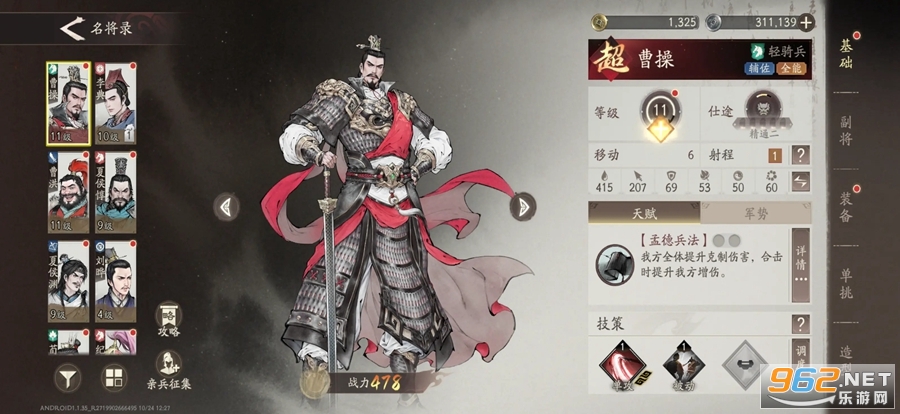900x414 pixels.
Task: Open the hero list funnel filter
Action: click(67, 378)
